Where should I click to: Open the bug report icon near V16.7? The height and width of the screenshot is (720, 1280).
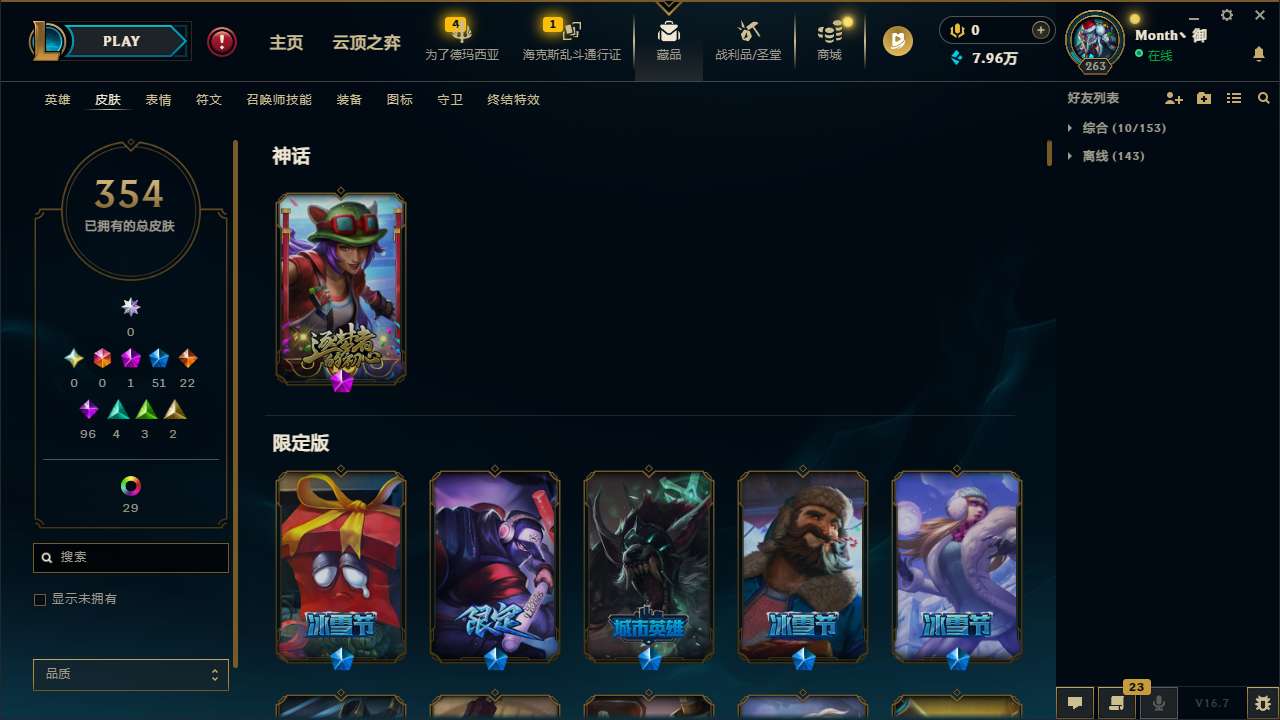coord(1260,702)
